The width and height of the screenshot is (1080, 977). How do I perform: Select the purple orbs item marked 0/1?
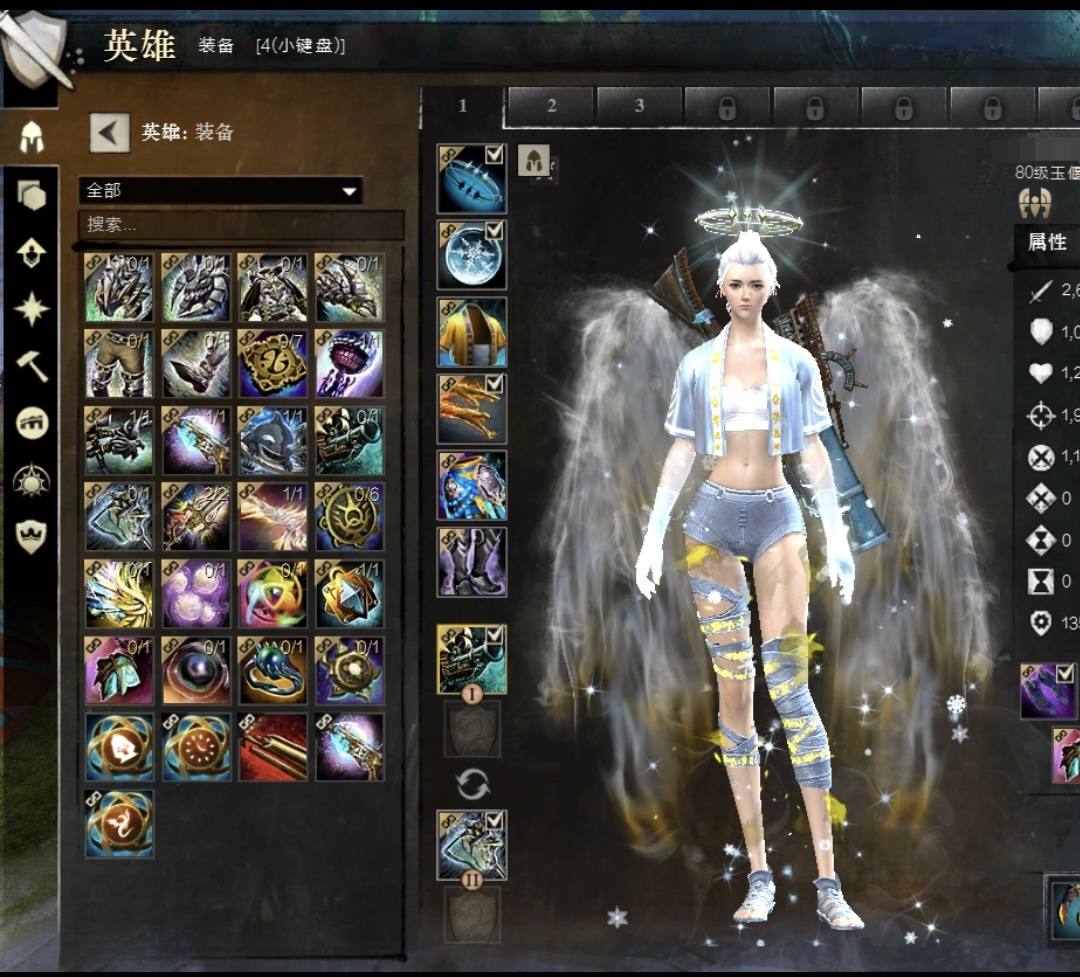196,594
